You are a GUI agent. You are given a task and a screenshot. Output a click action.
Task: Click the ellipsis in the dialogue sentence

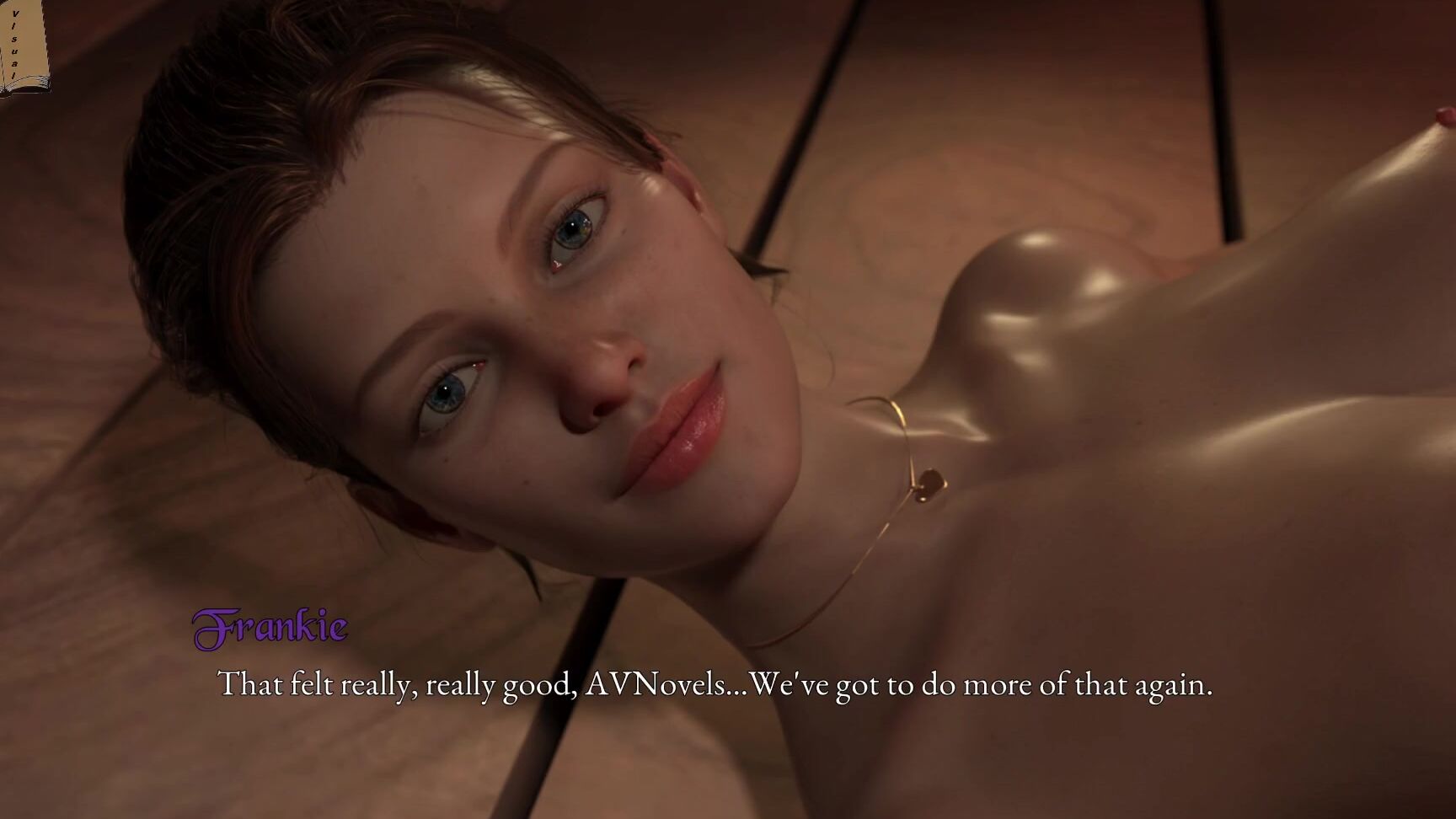point(735,689)
